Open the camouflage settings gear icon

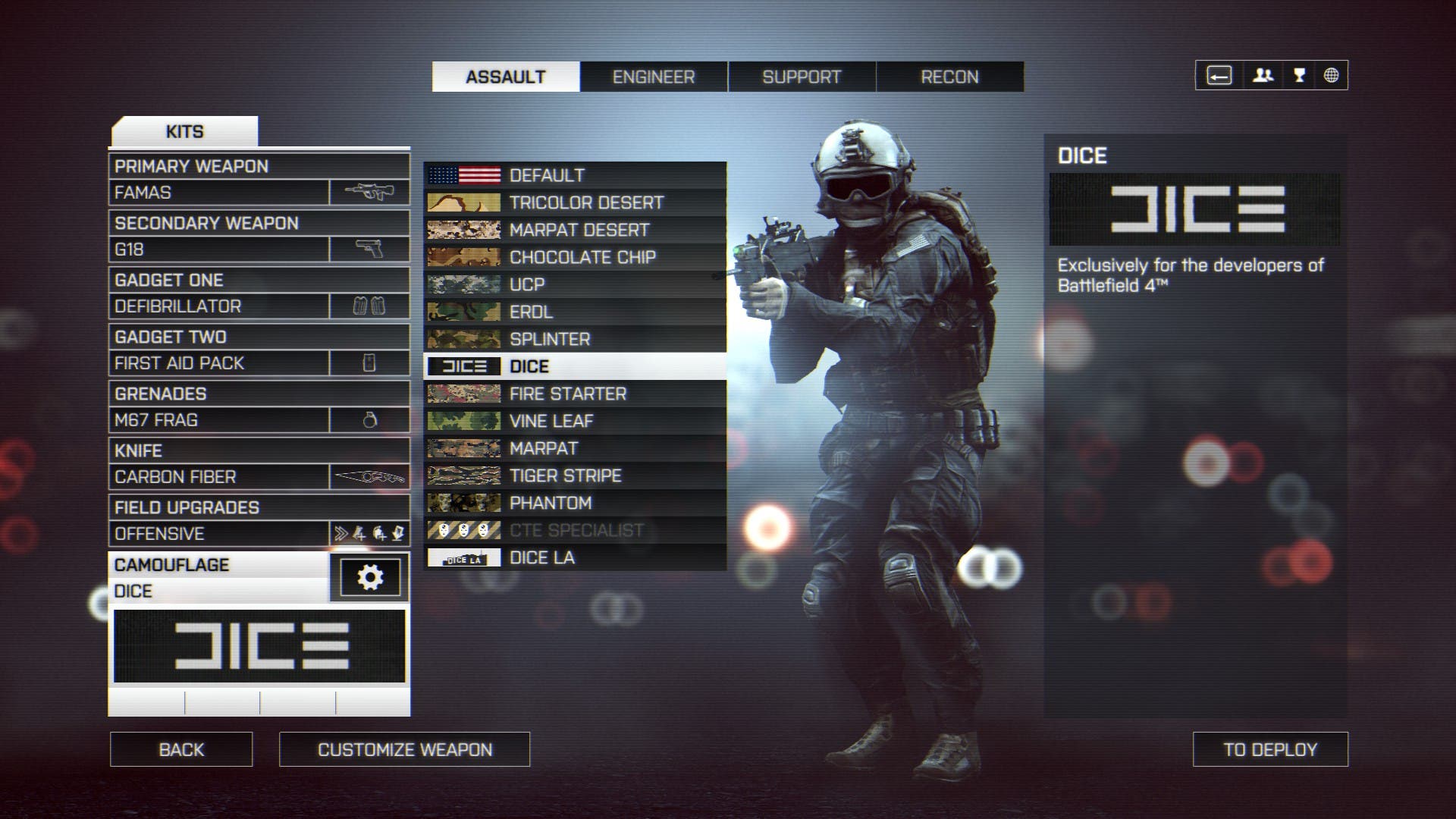point(371,576)
